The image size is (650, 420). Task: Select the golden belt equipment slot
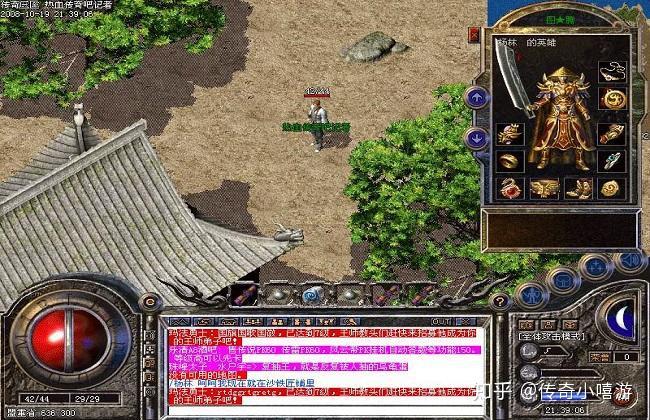tap(544, 187)
